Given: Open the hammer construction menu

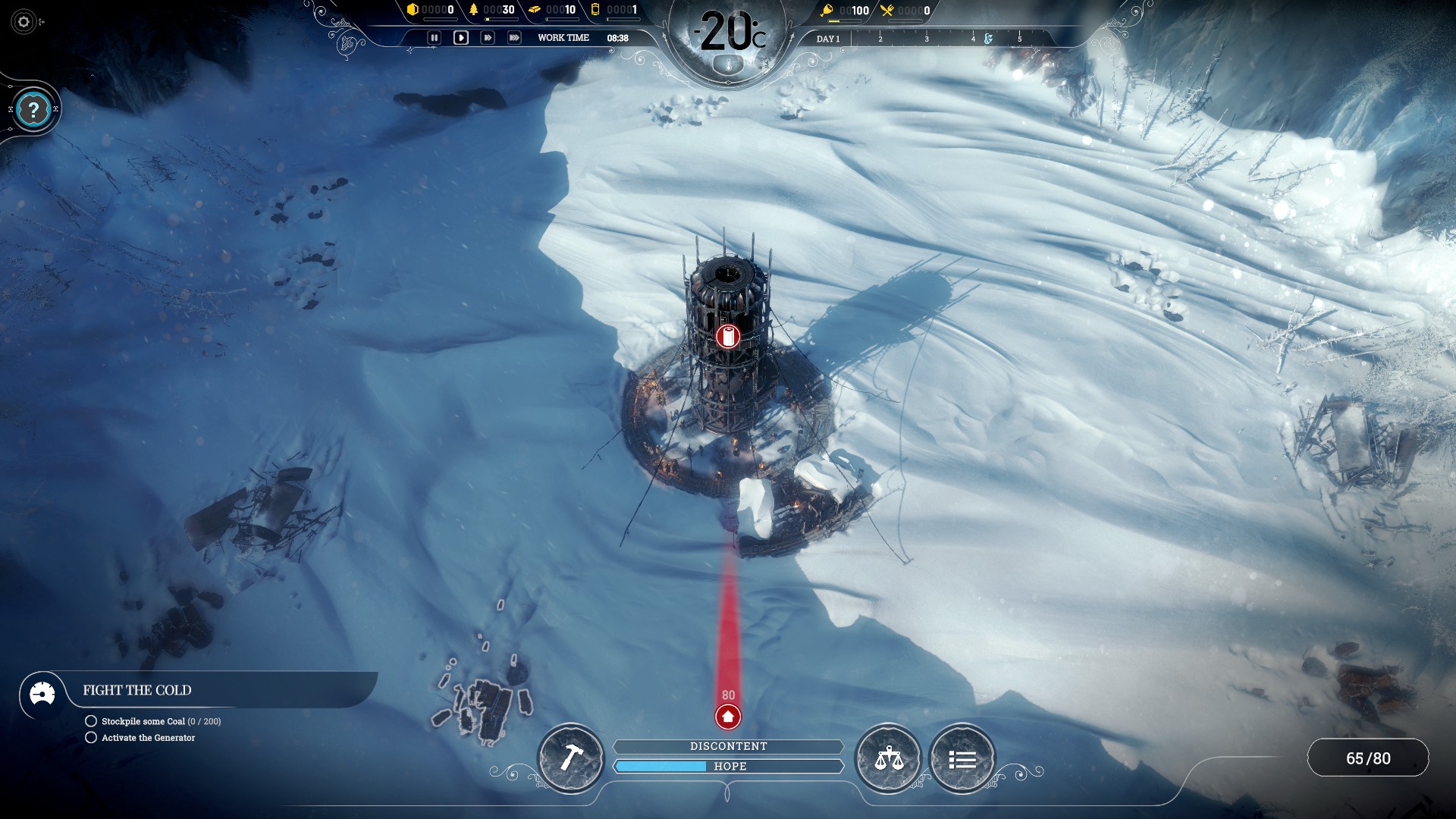Looking at the screenshot, I should coord(571,758).
